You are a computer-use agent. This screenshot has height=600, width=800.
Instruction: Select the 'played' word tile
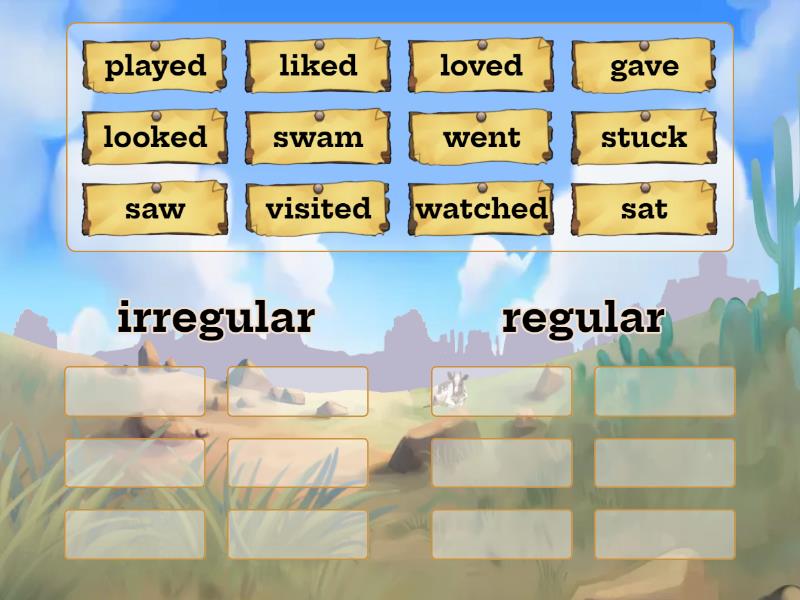coord(155,66)
